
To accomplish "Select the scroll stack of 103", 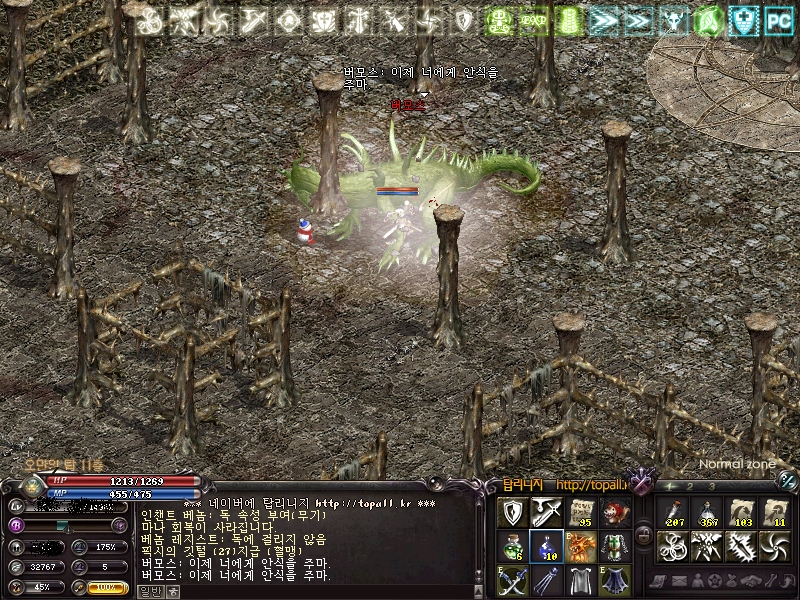I will point(741,512).
